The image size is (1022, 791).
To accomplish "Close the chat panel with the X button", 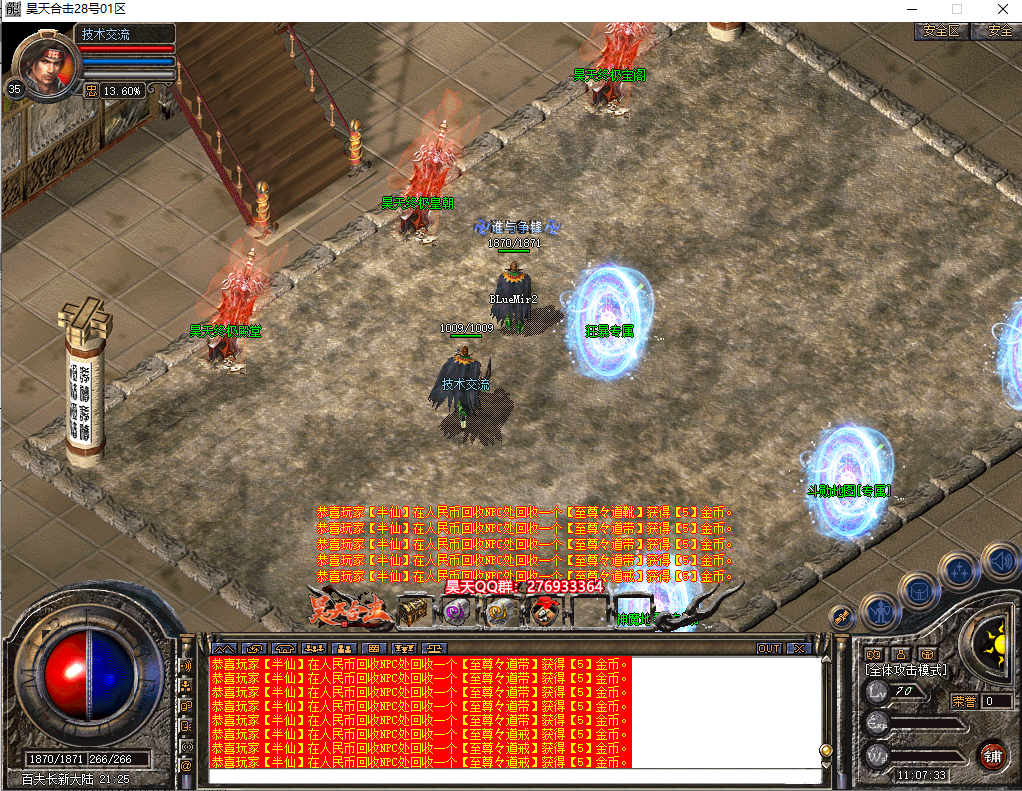I will (798, 648).
